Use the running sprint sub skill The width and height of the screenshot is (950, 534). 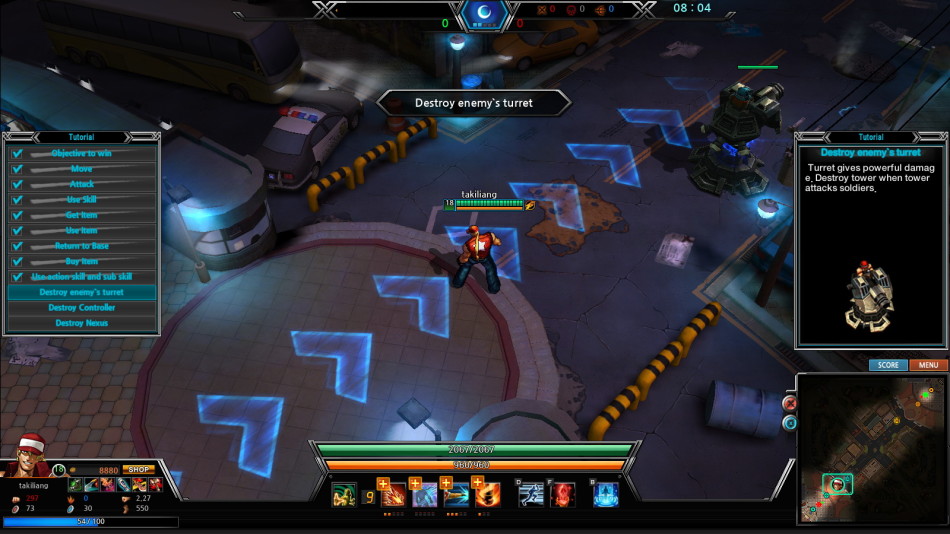point(531,494)
